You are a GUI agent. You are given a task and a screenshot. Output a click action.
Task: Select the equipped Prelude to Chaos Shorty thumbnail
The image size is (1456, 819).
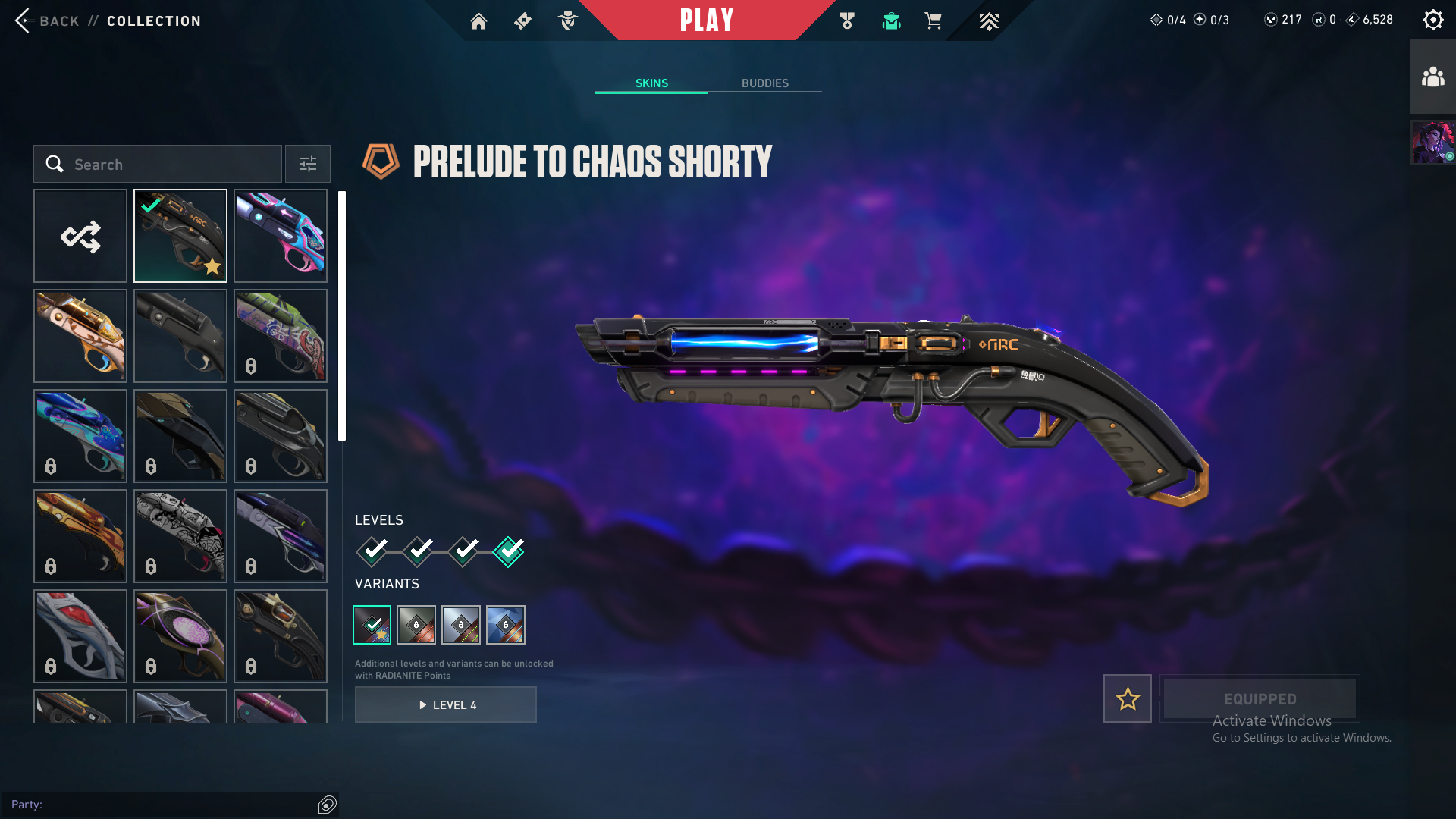point(180,237)
